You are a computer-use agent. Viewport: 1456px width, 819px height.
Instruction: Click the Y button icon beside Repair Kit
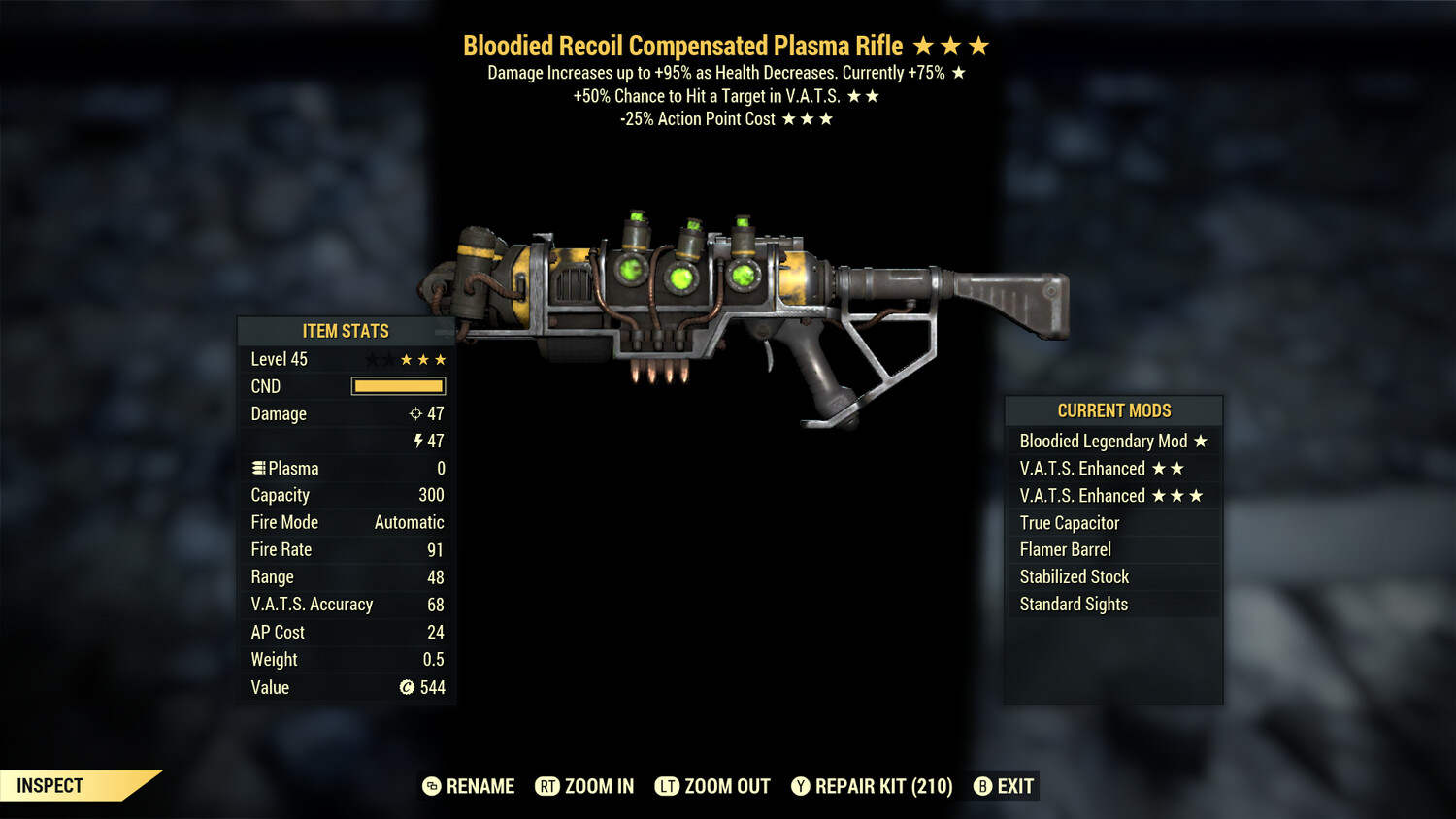802,786
